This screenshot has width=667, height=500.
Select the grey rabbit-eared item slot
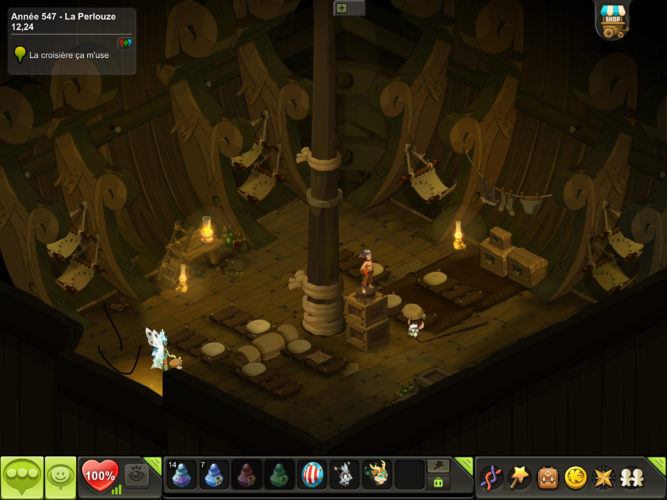(x=344, y=474)
